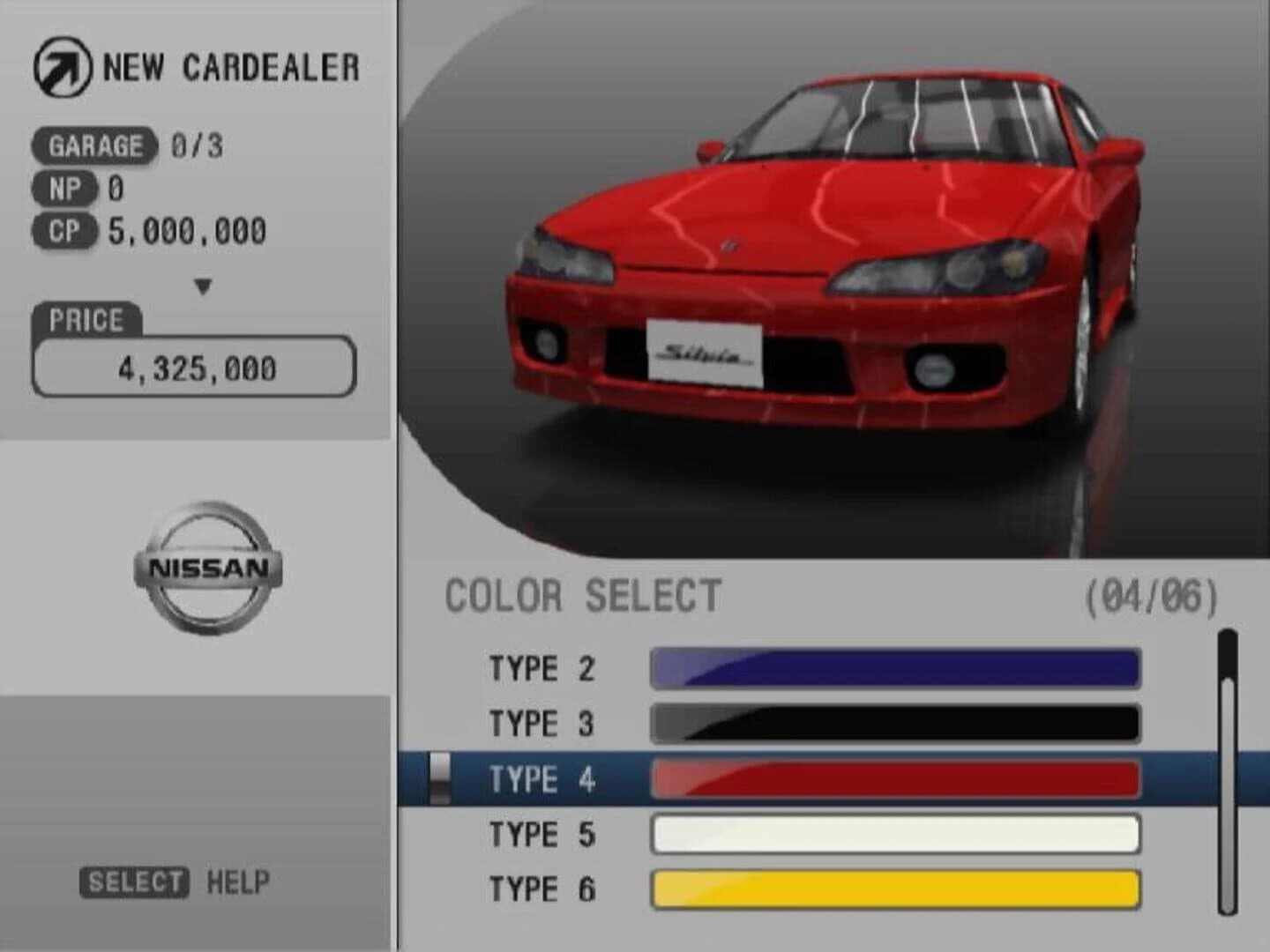Click the yellow TYPE 6 color swatch
The height and width of the screenshot is (952, 1270).
pyautogui.click(x=893, y=890)
